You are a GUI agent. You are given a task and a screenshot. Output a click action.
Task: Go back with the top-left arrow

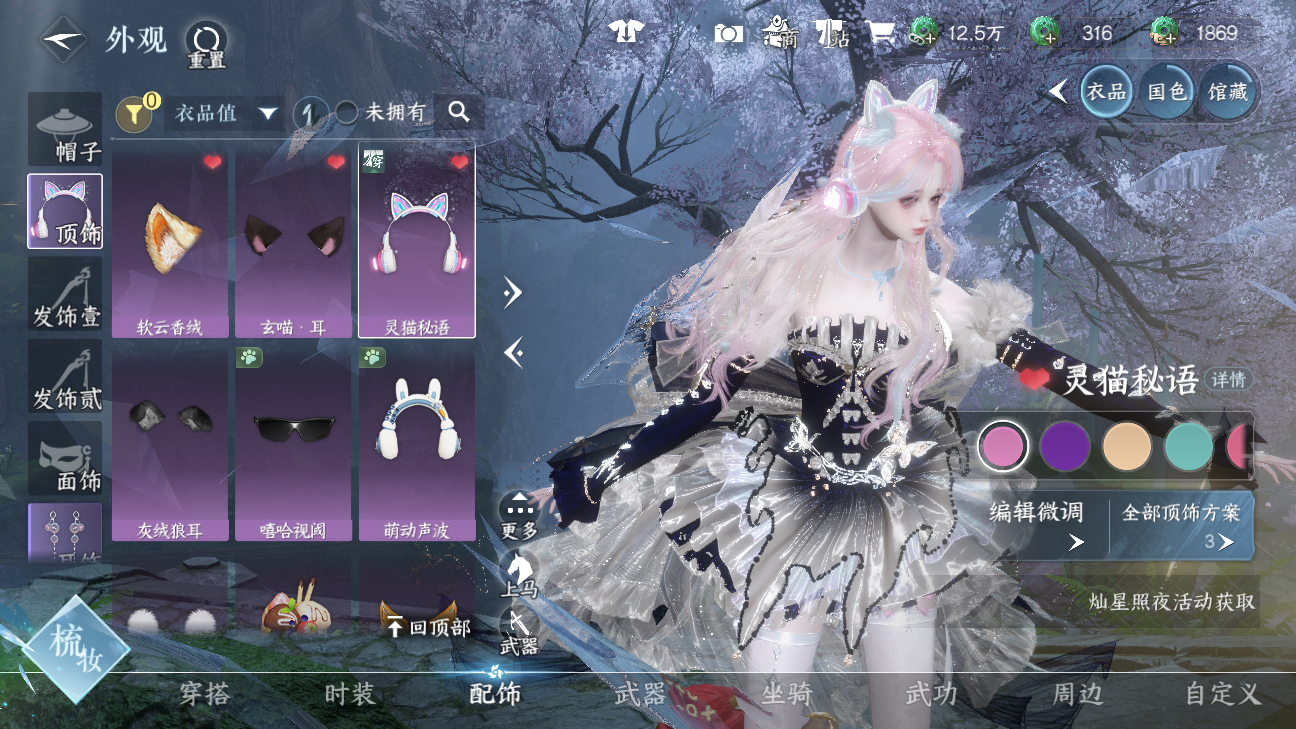point(62,40)
